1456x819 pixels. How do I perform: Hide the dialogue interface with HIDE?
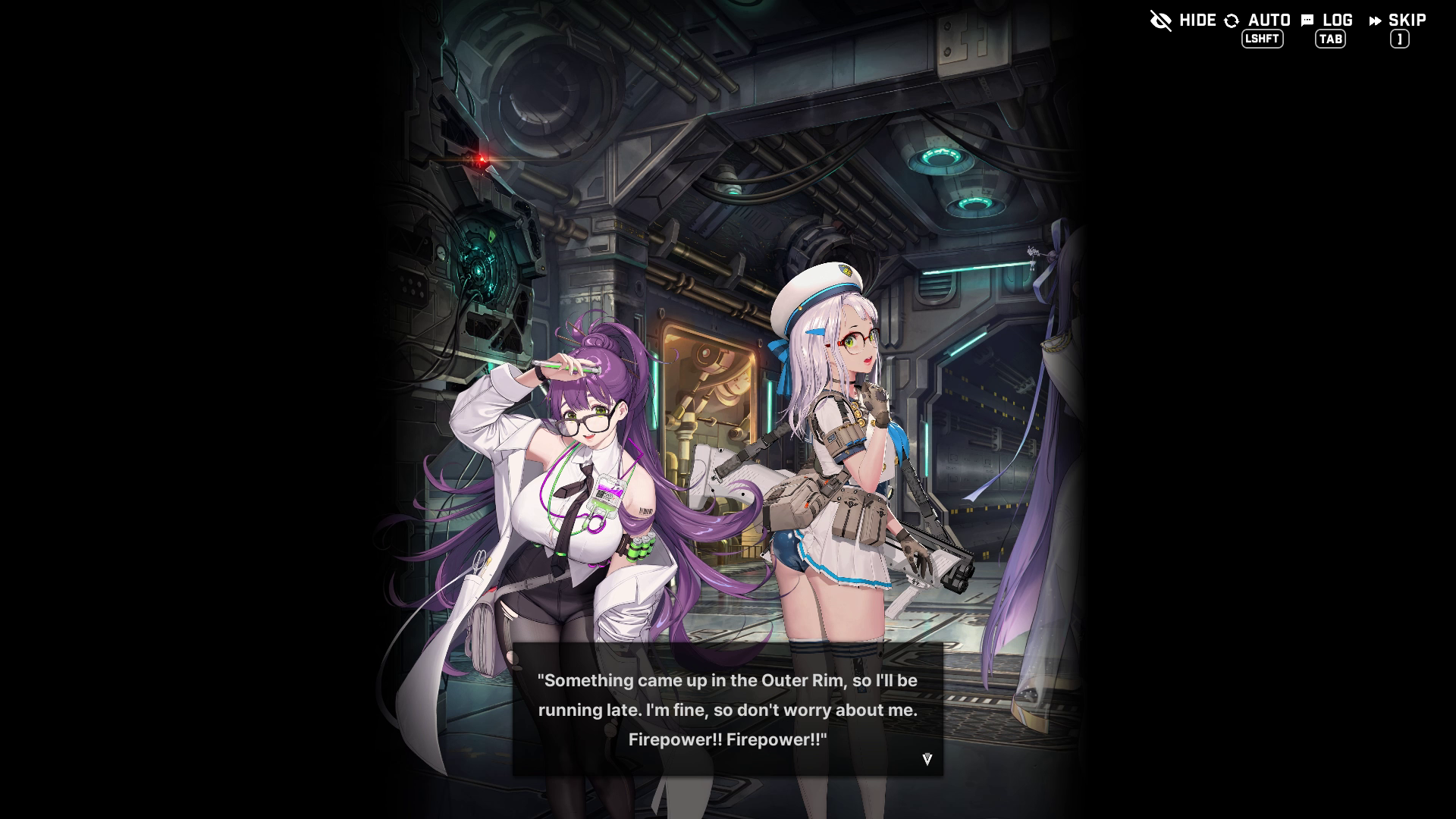[1183, 20]
